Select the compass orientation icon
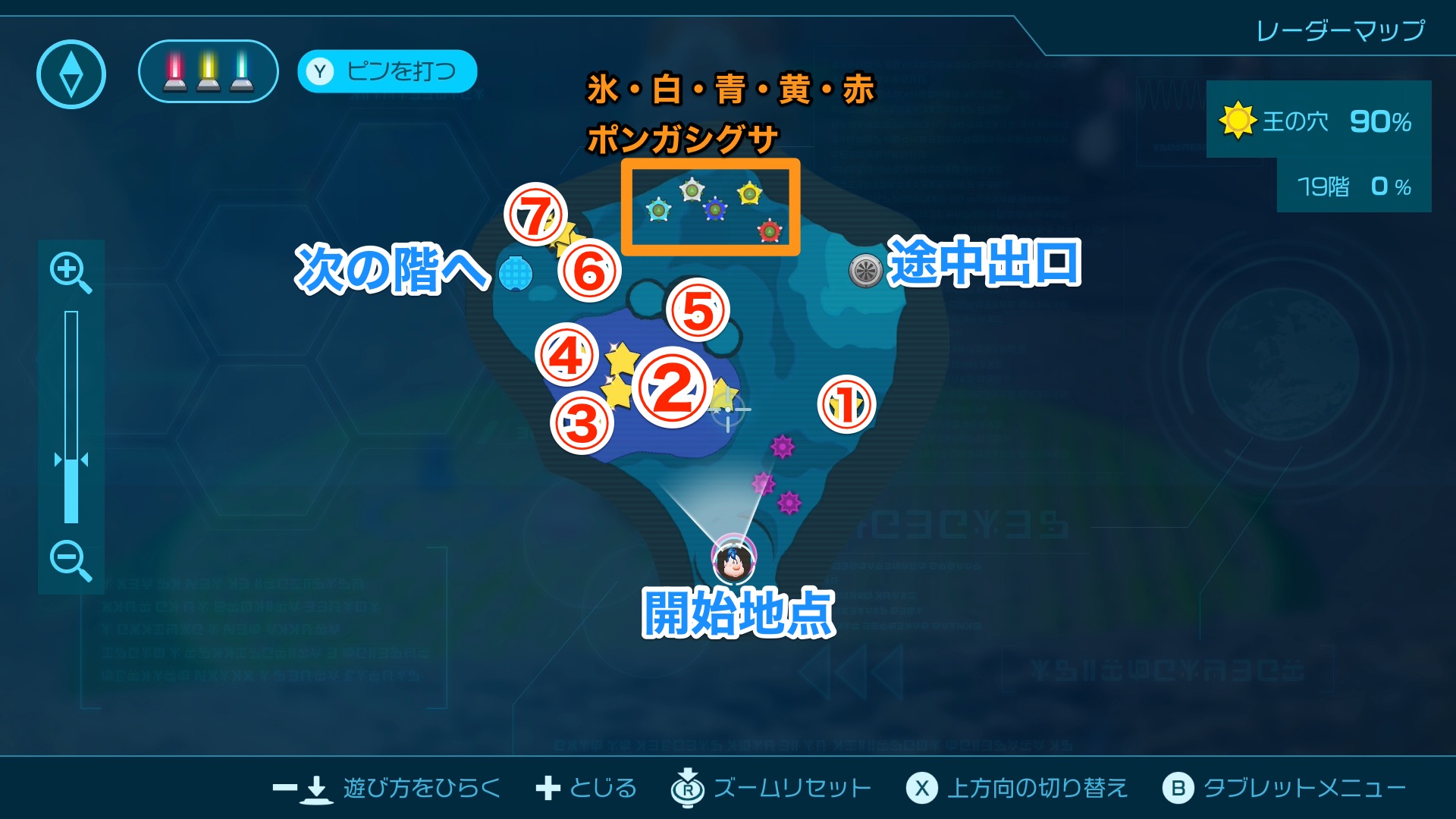Image resolution: width=1456 pixels, height=819 pixels. (71, 71)
